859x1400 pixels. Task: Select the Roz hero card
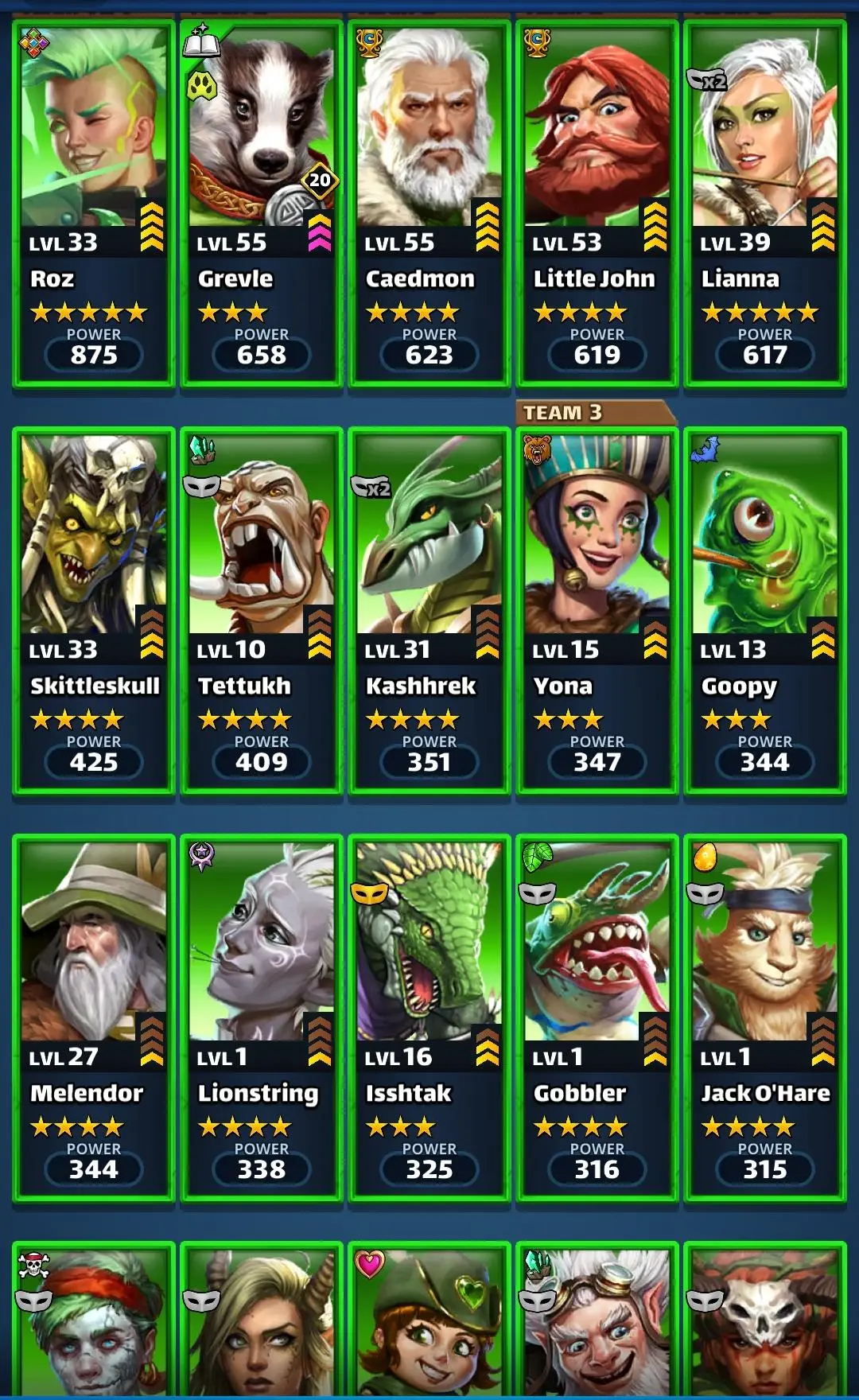pyautogui.click(x=94, y=204)
